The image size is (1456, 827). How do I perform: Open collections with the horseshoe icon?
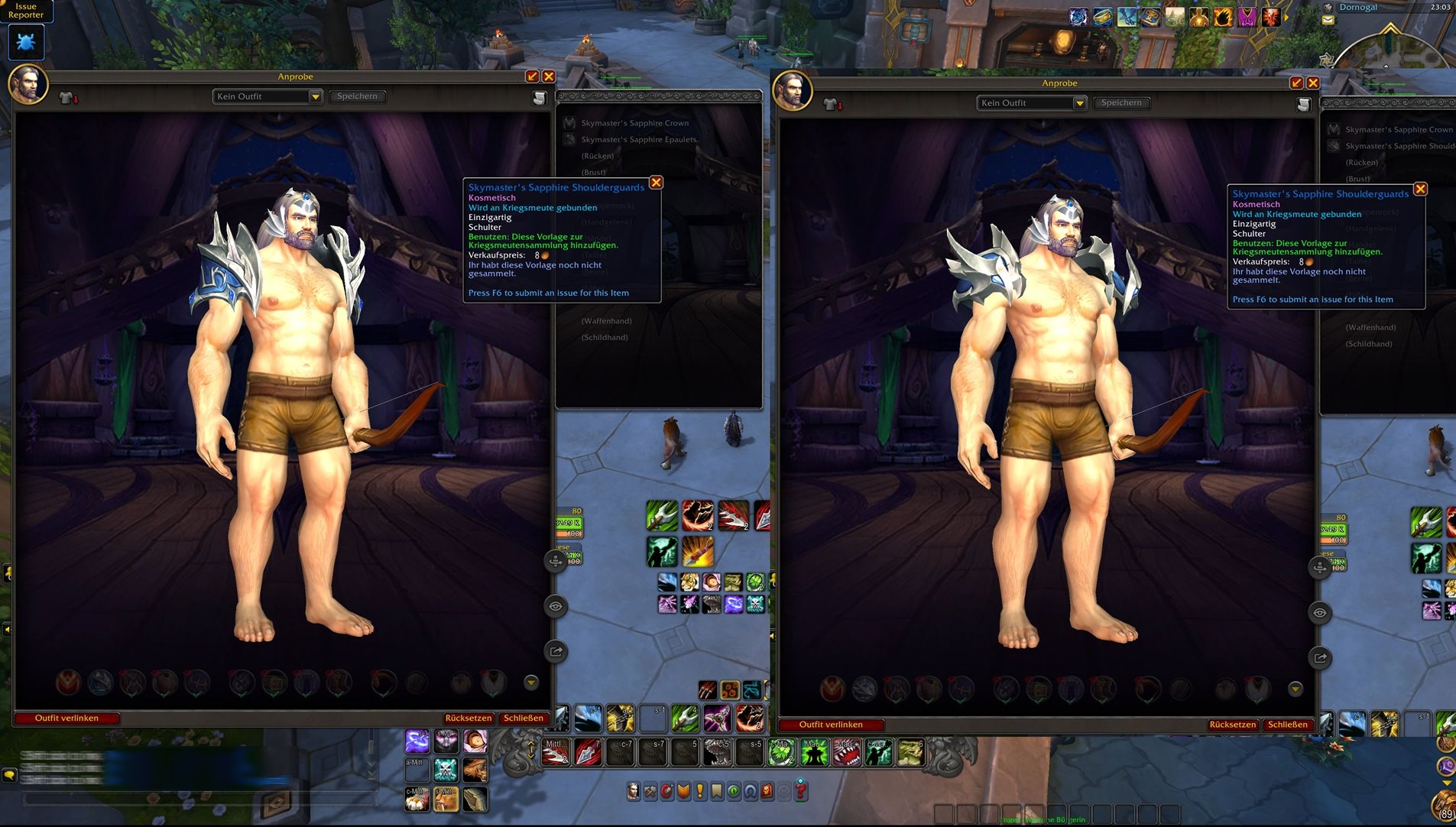751,792
